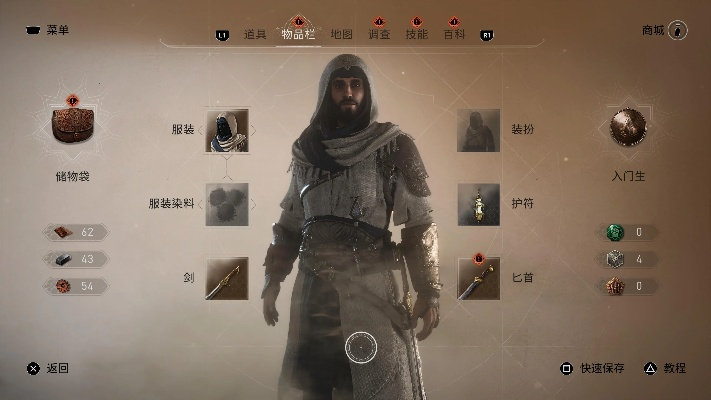Select the 储物袋 pouch icon
Viewport: 711px width, 400px height.
[73, 126]
